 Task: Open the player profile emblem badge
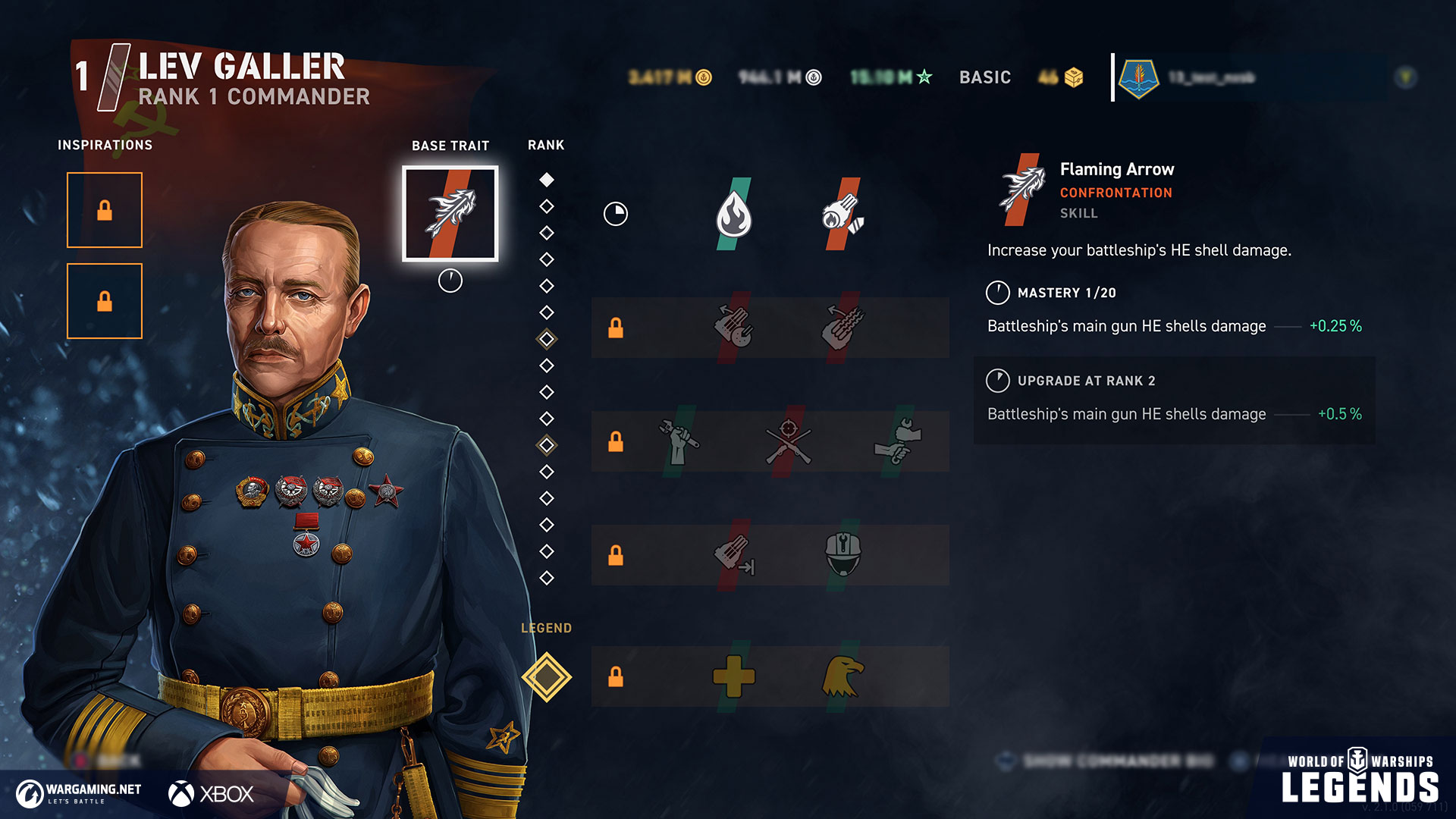pyautogui.click(x=1138, y=77)
